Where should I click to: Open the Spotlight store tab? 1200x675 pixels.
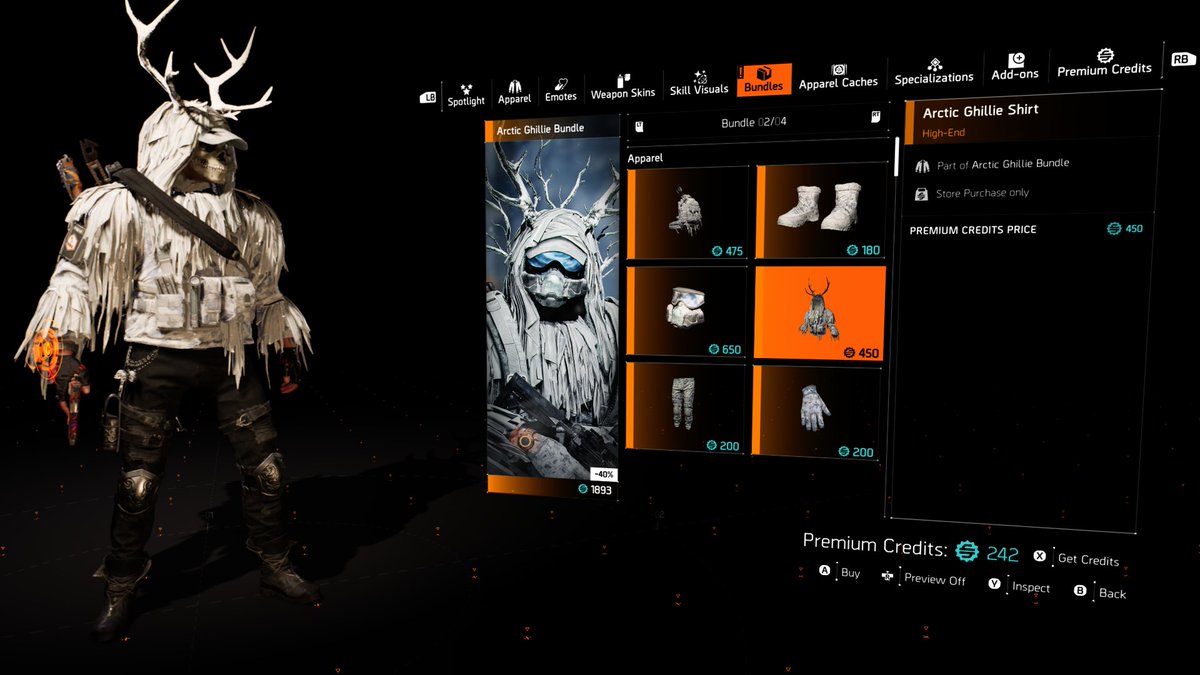(465, 94)
